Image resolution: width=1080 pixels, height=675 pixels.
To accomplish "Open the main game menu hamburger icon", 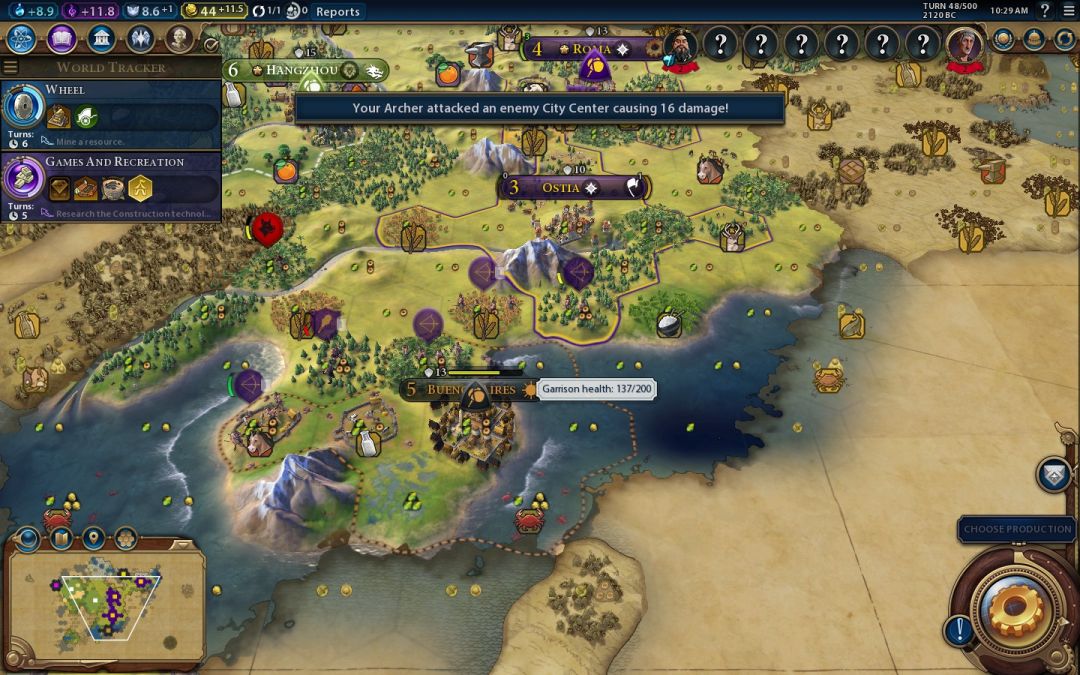I will click(x=1069, y=11).
